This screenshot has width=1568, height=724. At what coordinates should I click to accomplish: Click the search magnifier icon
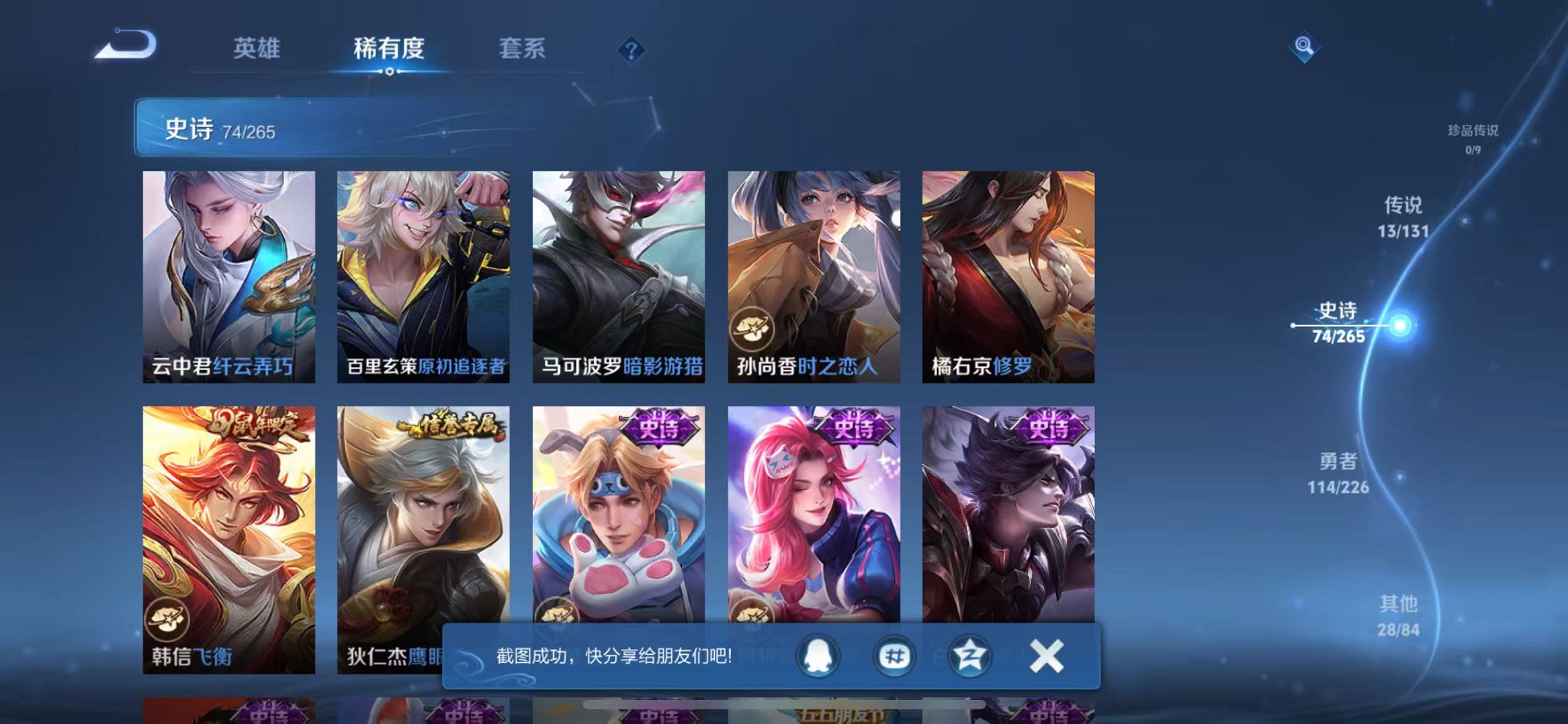tap(1304, 47)
